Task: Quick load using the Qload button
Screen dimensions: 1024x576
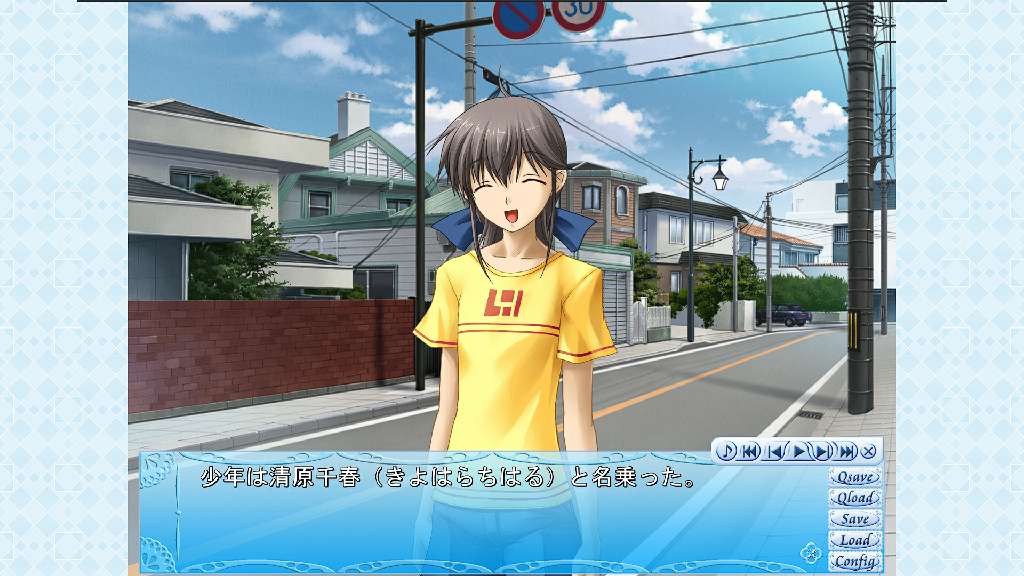Action: pyautogui.click(x=855, y=498)
